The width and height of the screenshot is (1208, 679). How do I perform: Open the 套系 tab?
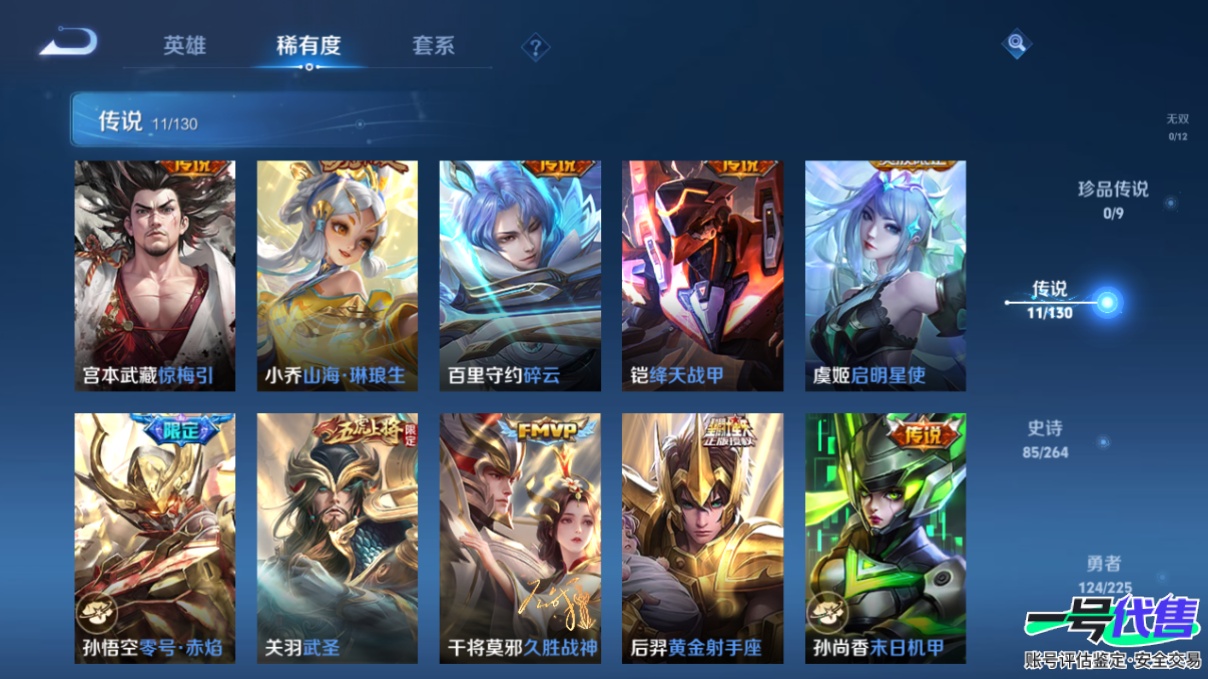coord(433,45)
